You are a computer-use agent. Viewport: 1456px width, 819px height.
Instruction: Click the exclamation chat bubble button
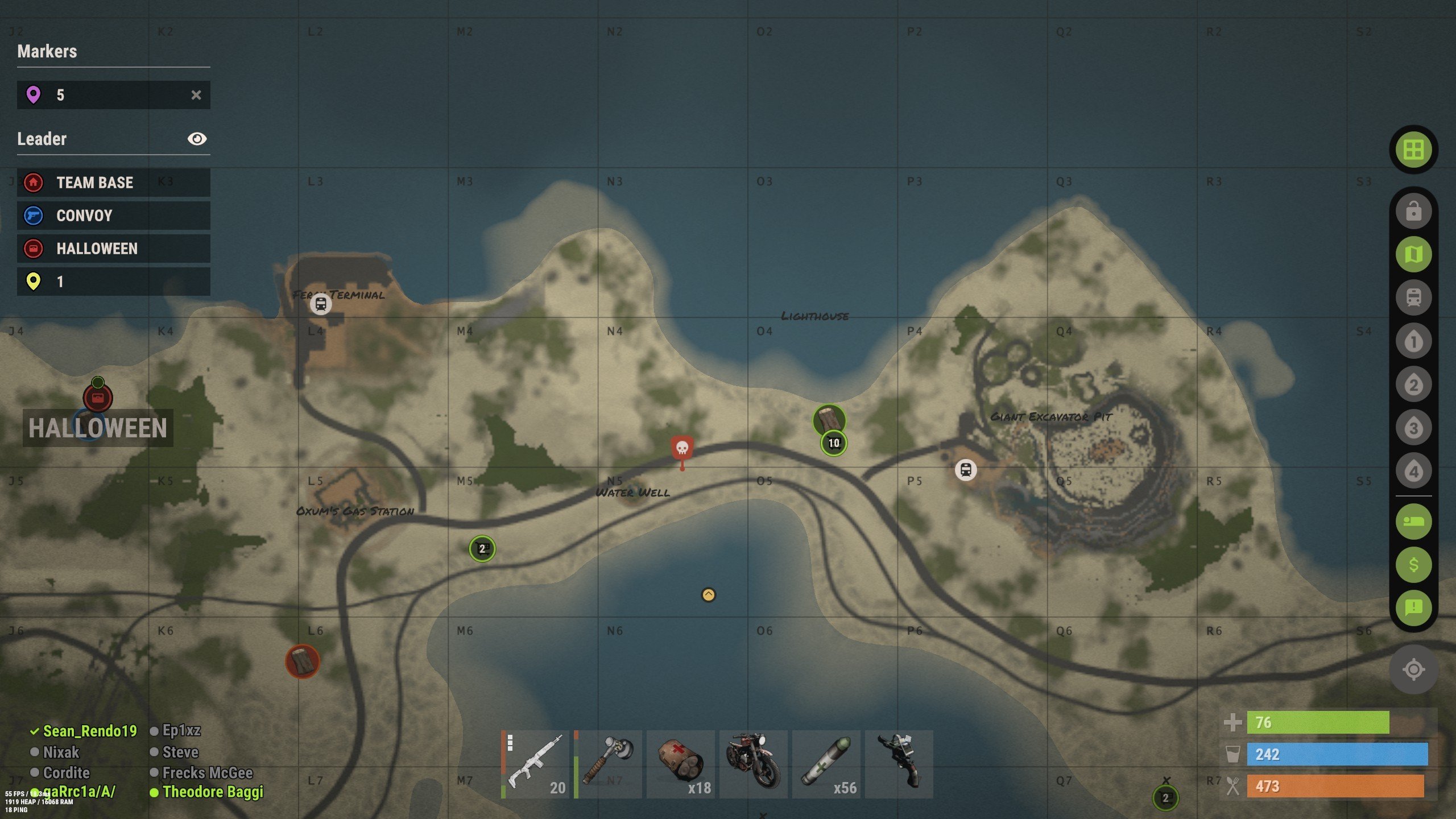[1413, 608]
